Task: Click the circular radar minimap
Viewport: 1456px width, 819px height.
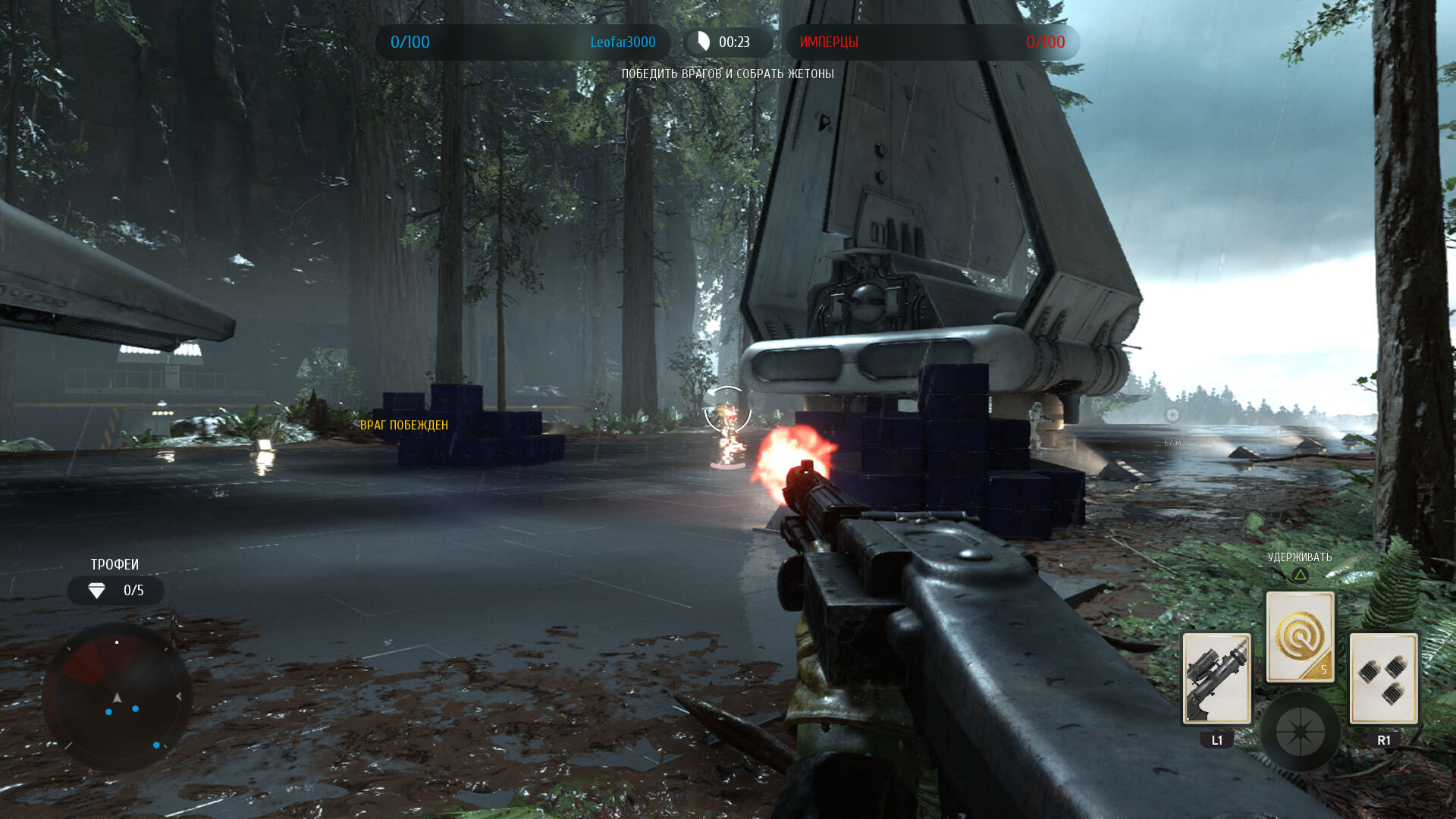Action: click(x=117, y=697)
